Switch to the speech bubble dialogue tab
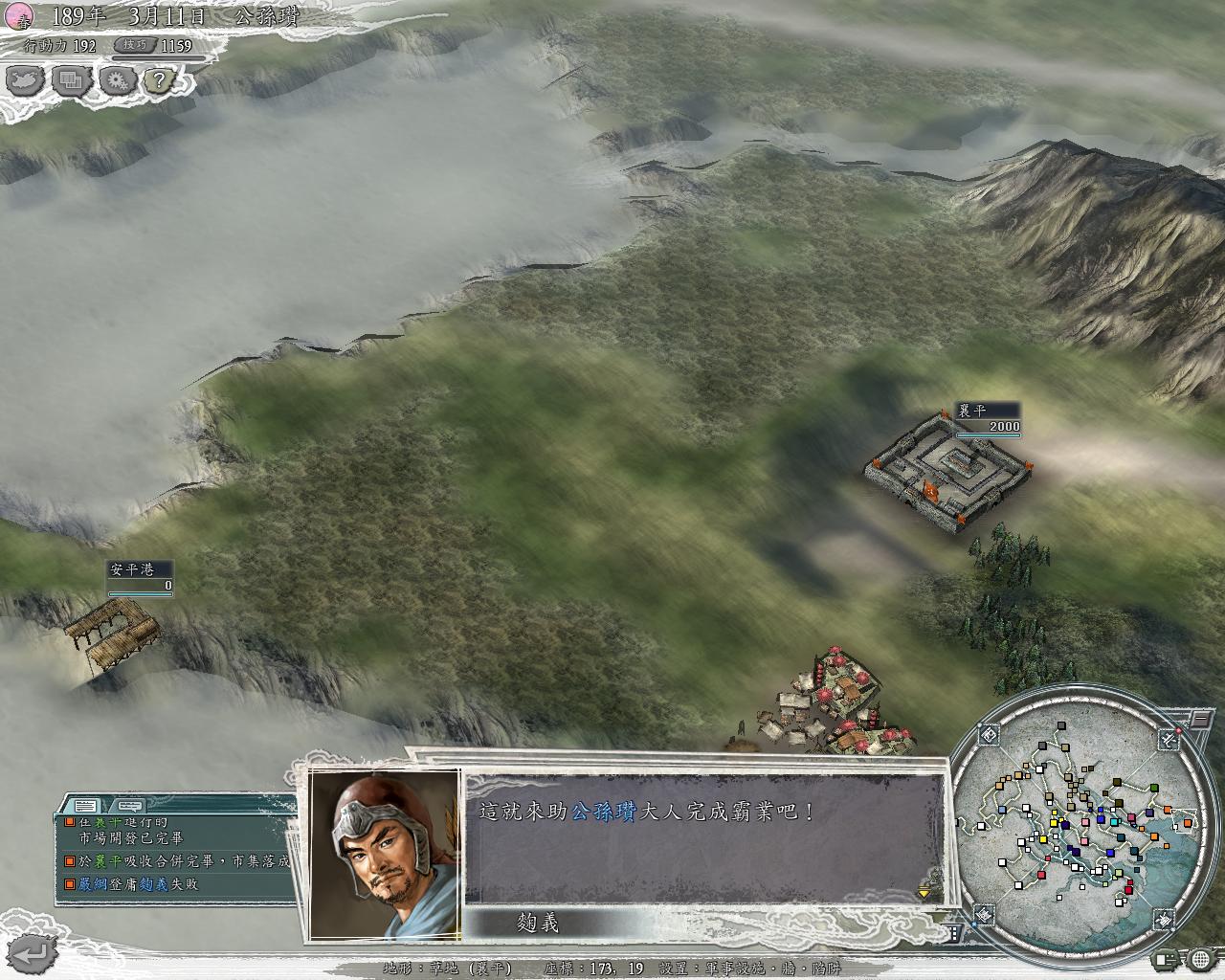The height and width of the screenshot is (980, 1225). (x=130, y=805)
